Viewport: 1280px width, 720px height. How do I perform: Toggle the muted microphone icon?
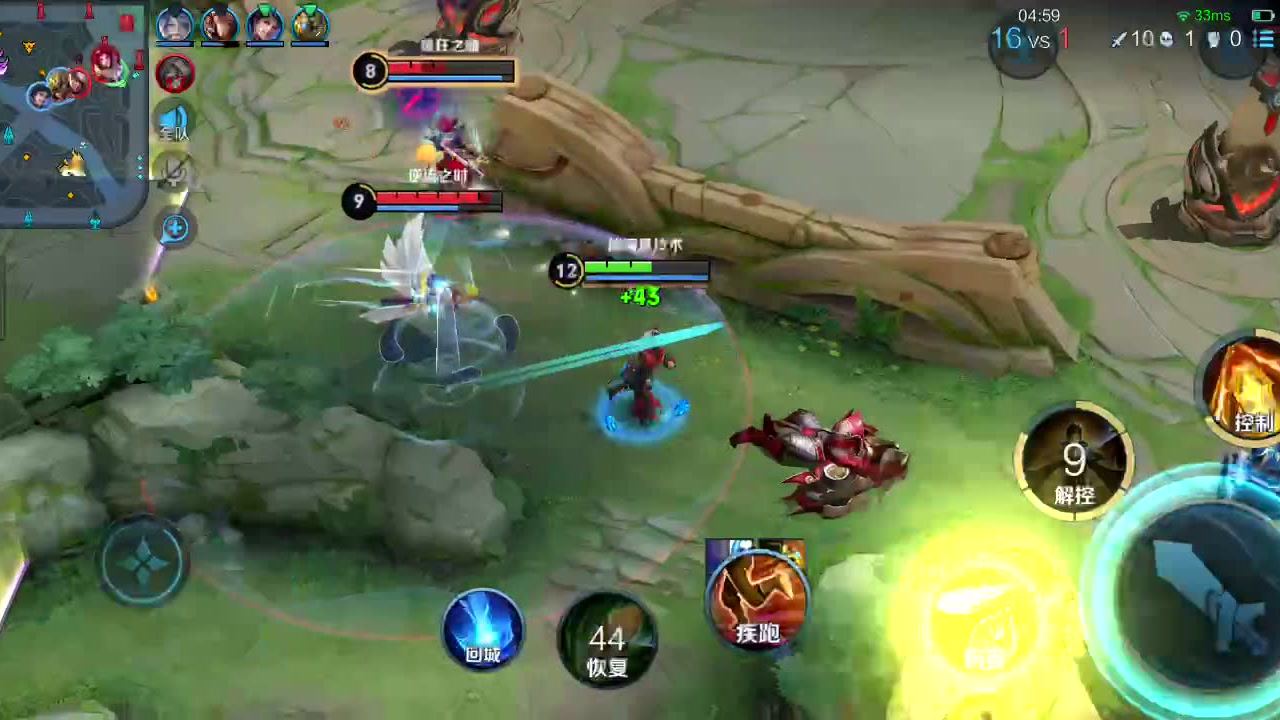click(x=174, y=172)
